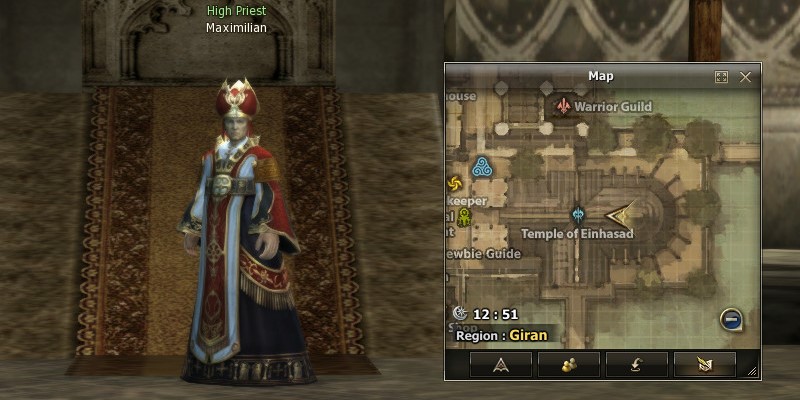Click the Warrior Guild map marker
800x400 pixels.
tap(565, 106)
